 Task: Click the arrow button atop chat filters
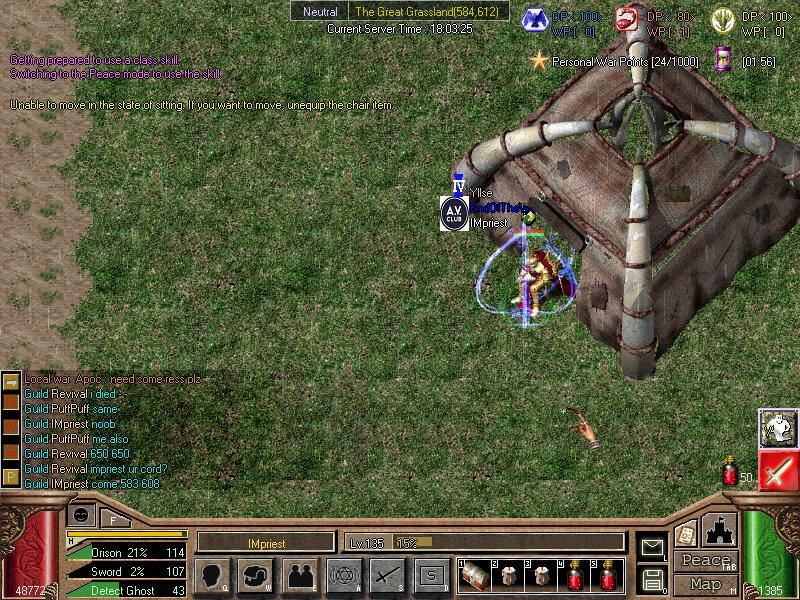coord(11,381)
